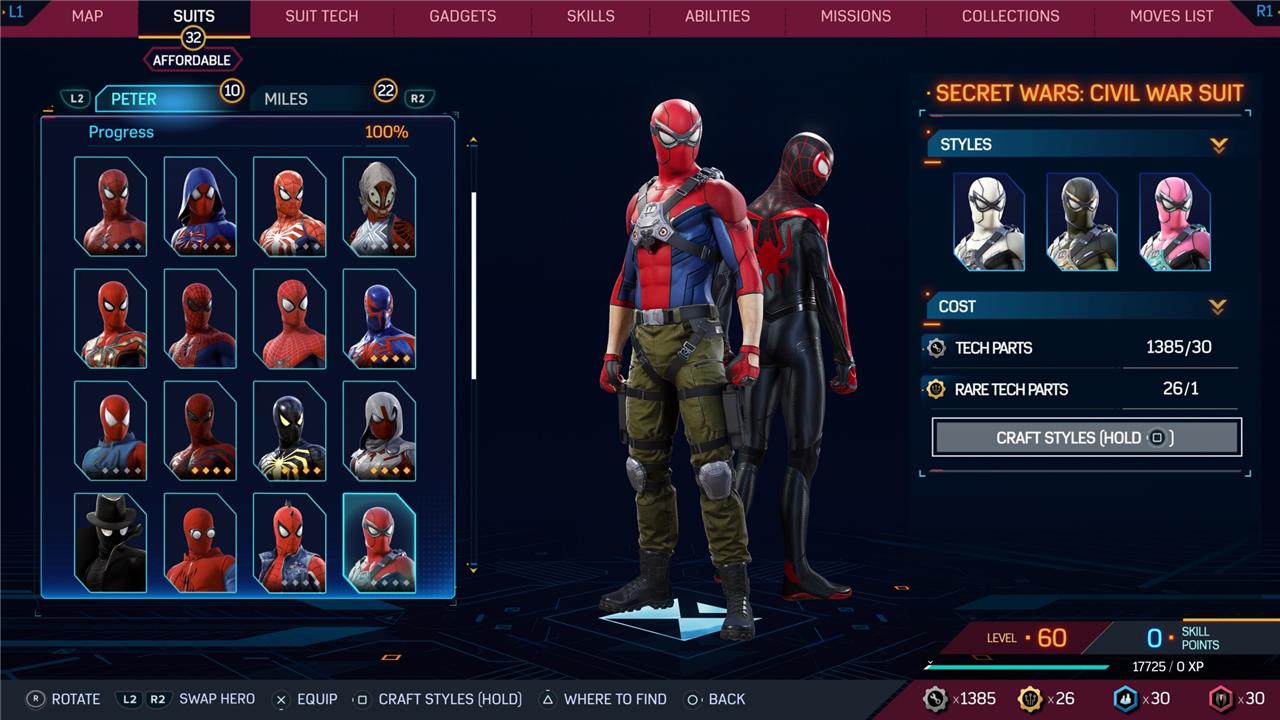Viewport: 1280px width, 720px height.
Task: Select the Peter hero tab
Action: tap(134, 99)
